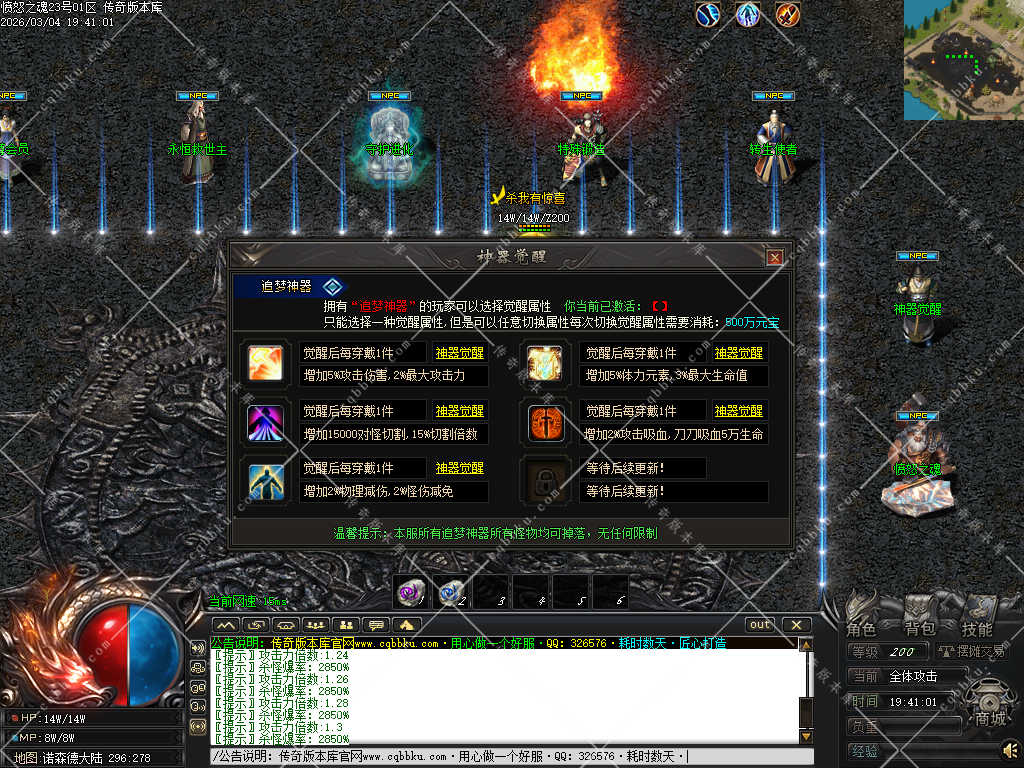Open the minimap

963,60
